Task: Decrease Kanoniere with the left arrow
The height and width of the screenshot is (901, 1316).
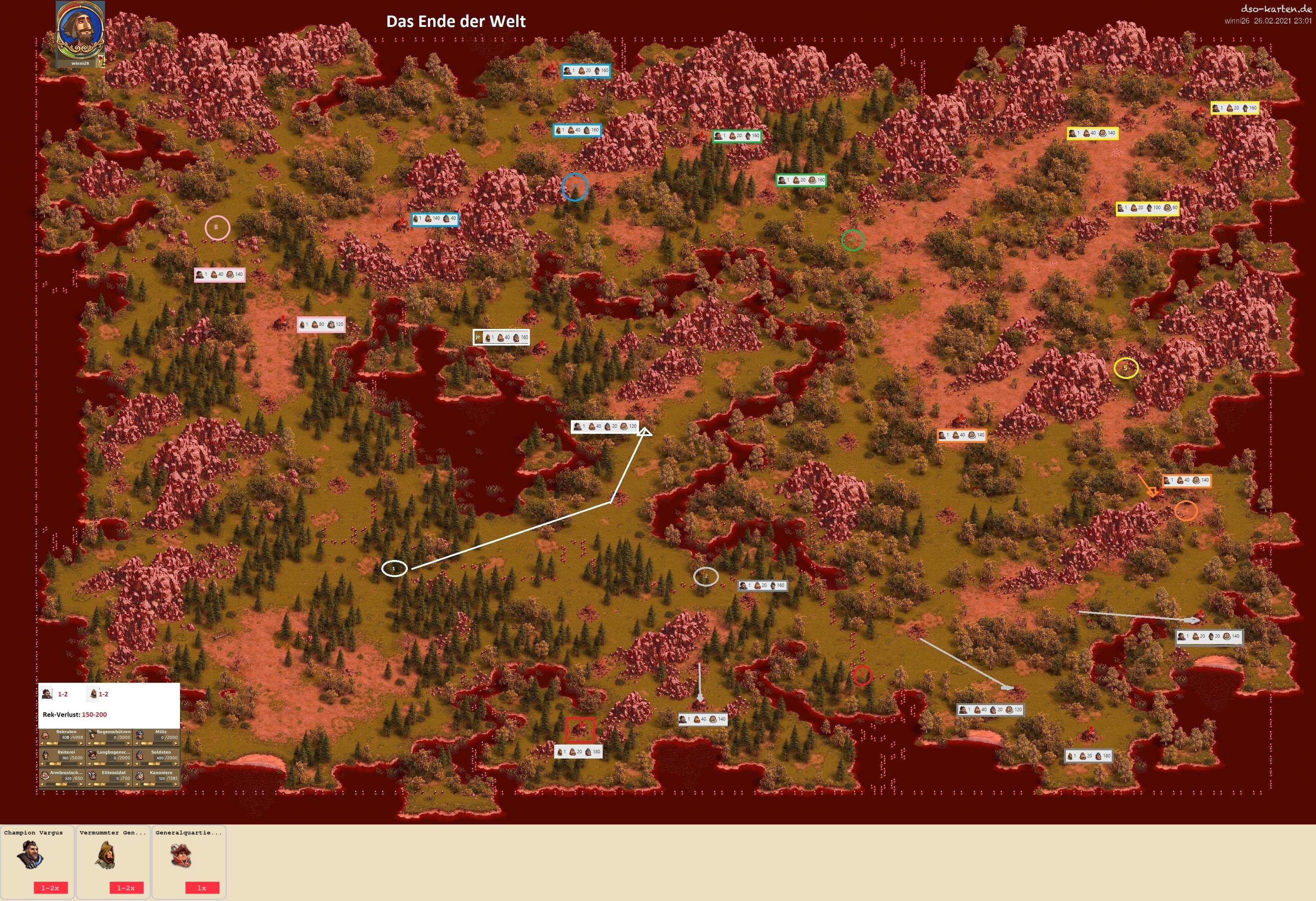Action: pos(137,784)
